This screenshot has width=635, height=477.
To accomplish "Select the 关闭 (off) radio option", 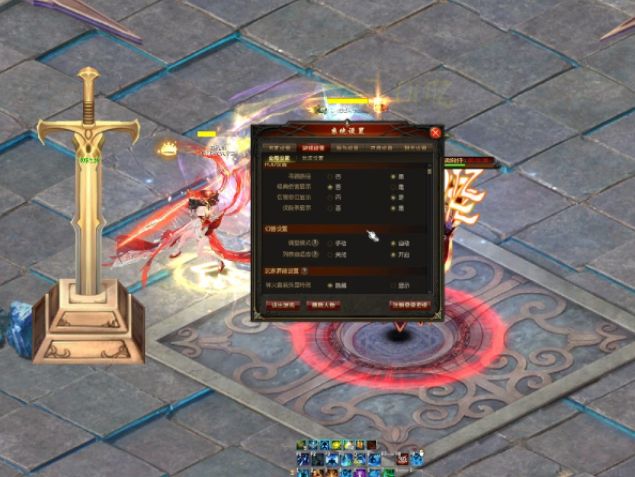I will (x=329, y=254).
